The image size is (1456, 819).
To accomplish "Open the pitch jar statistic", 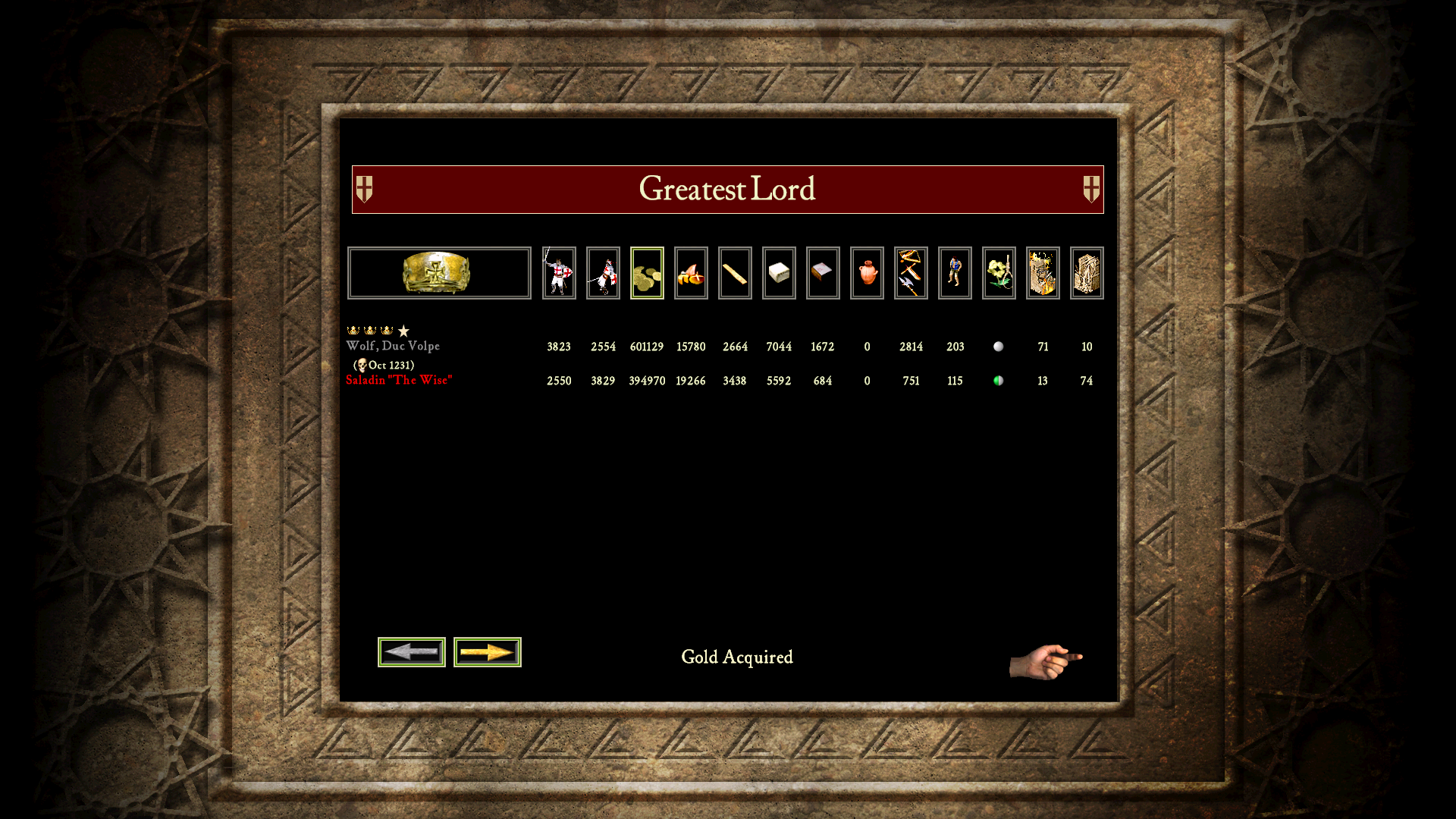I will coord(867,273).
